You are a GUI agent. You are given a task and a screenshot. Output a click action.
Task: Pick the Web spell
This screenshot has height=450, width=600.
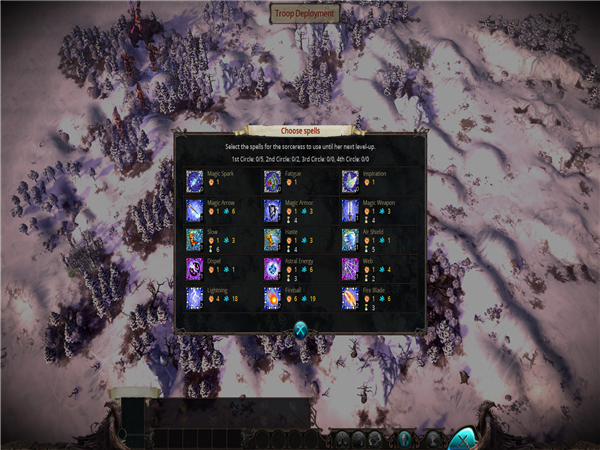pos(350,268)
